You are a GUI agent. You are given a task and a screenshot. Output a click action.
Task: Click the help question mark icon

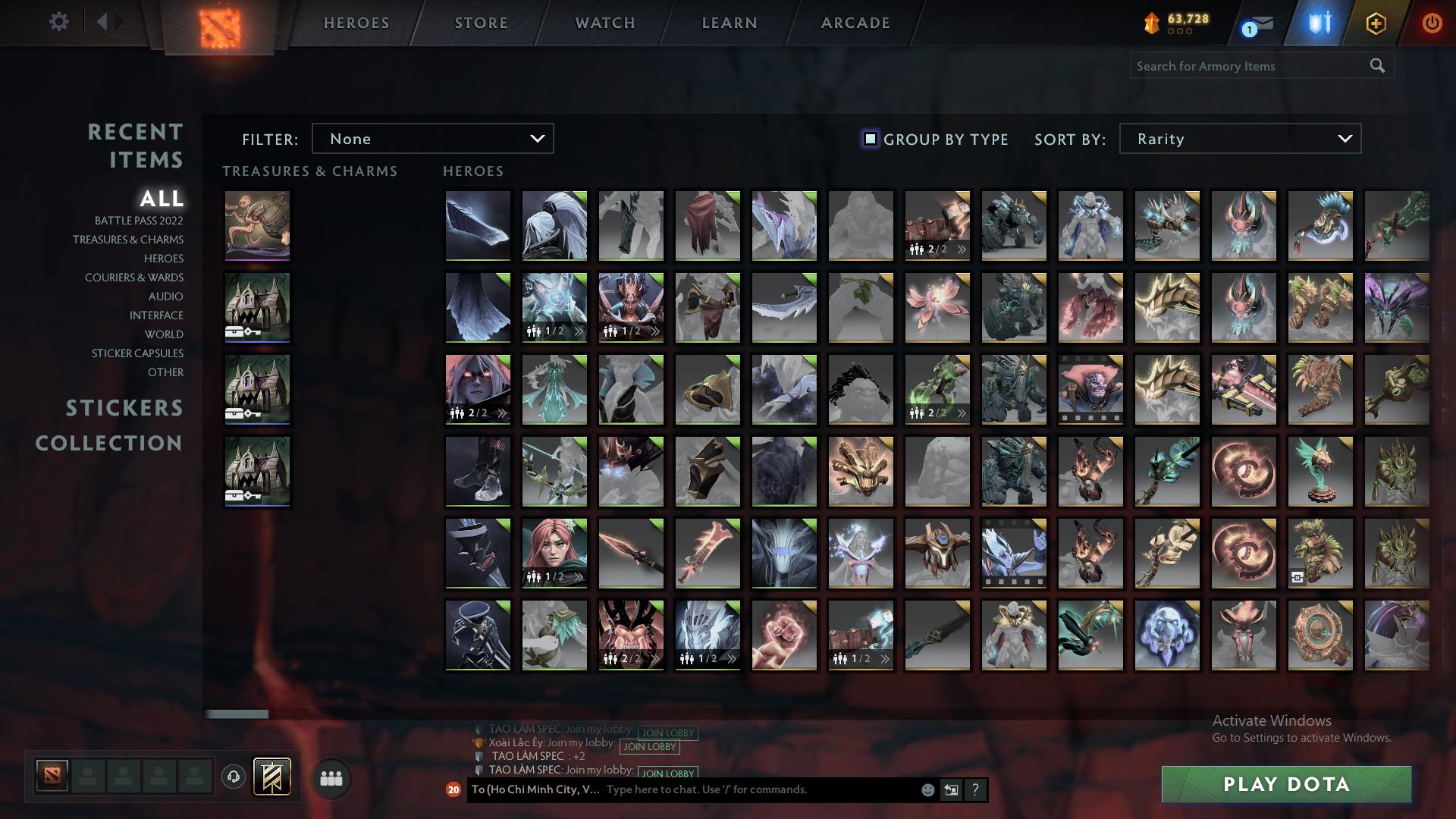976,789
